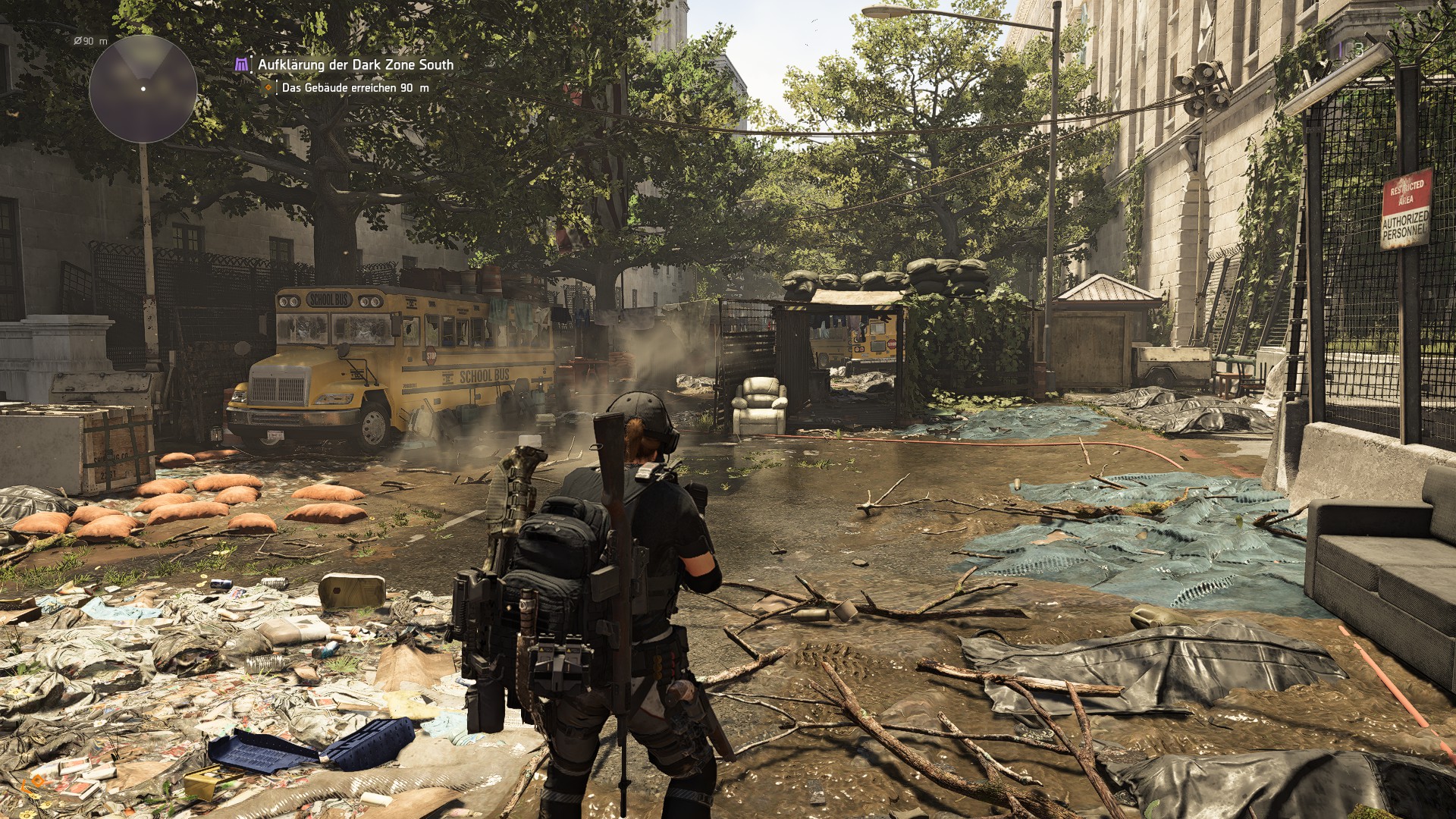
Task: Click the purple skill bar at top right
Action: click(1340, 48)
